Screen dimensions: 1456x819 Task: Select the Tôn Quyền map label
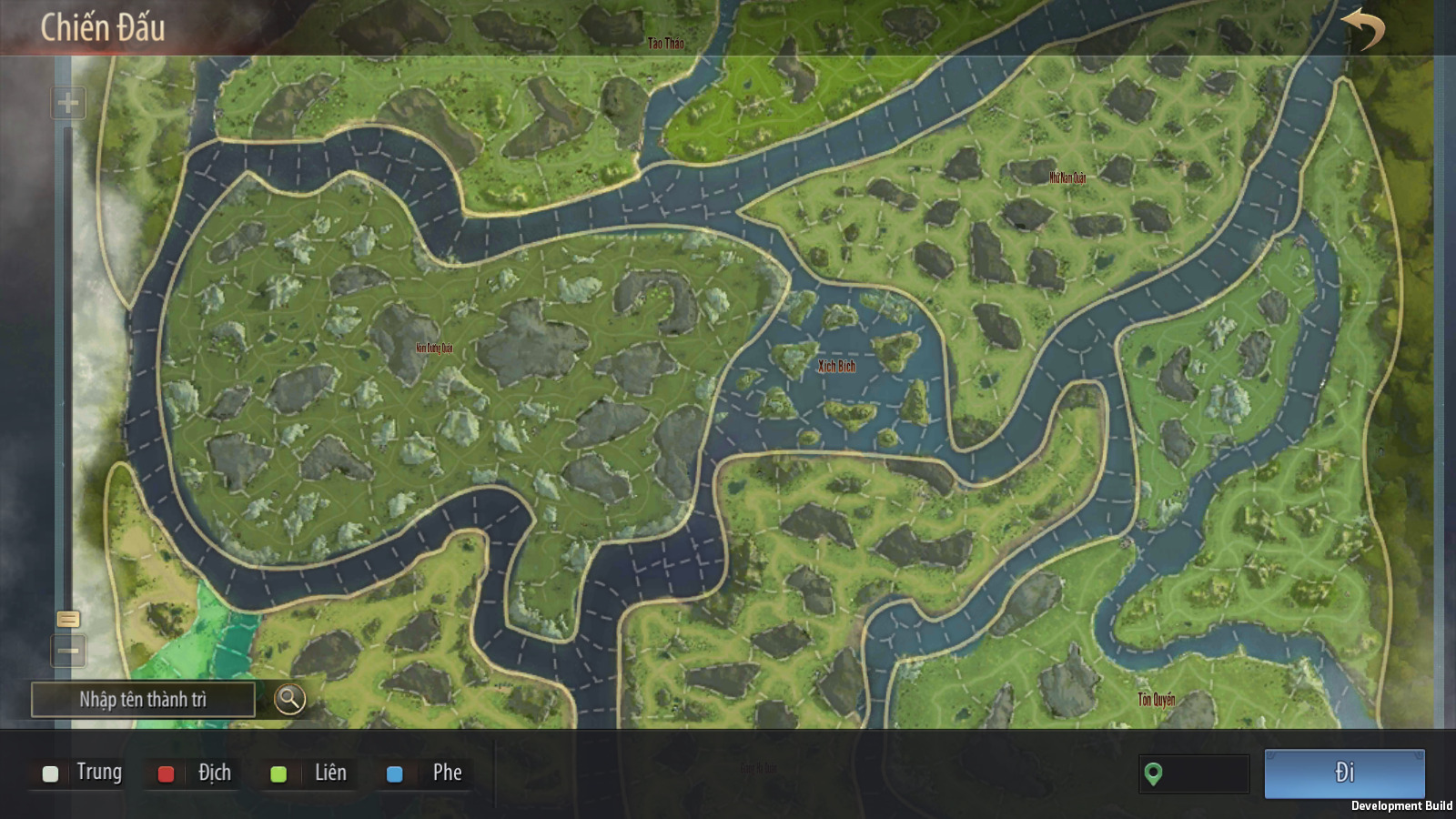point(1156,699)
